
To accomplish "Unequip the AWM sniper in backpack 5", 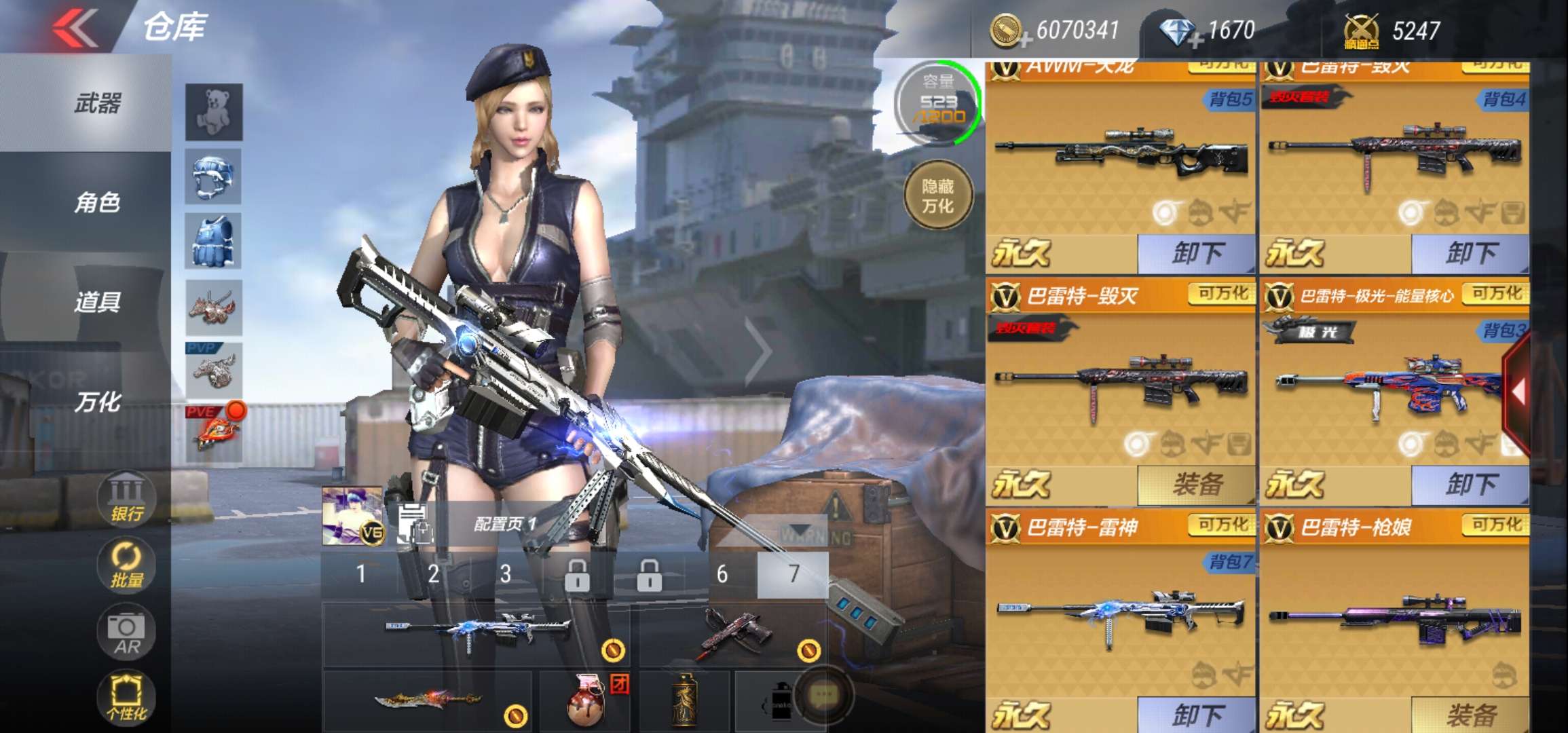I will coord(1197,253).
